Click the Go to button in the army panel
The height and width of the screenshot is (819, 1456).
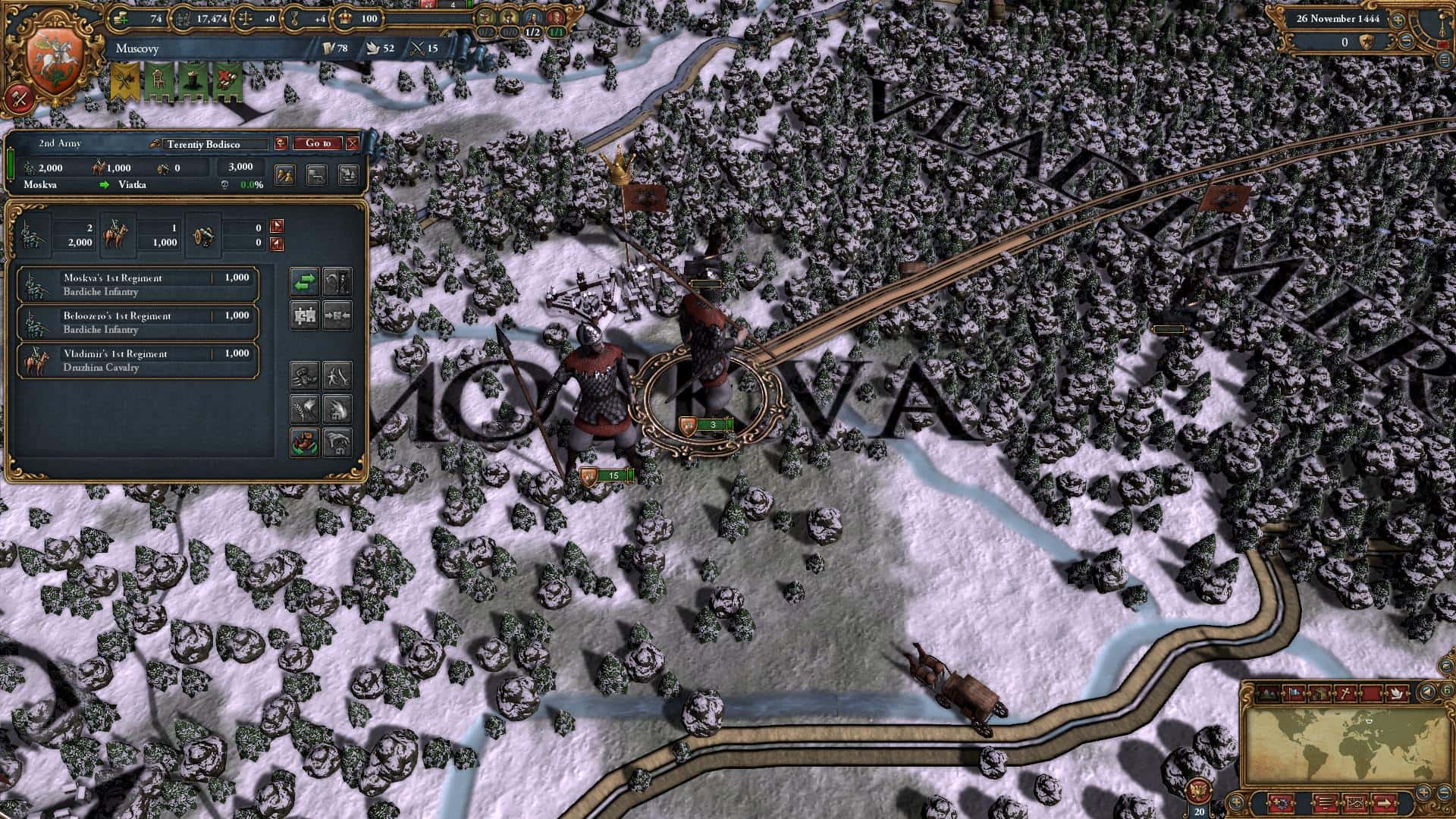coord(320,143)
